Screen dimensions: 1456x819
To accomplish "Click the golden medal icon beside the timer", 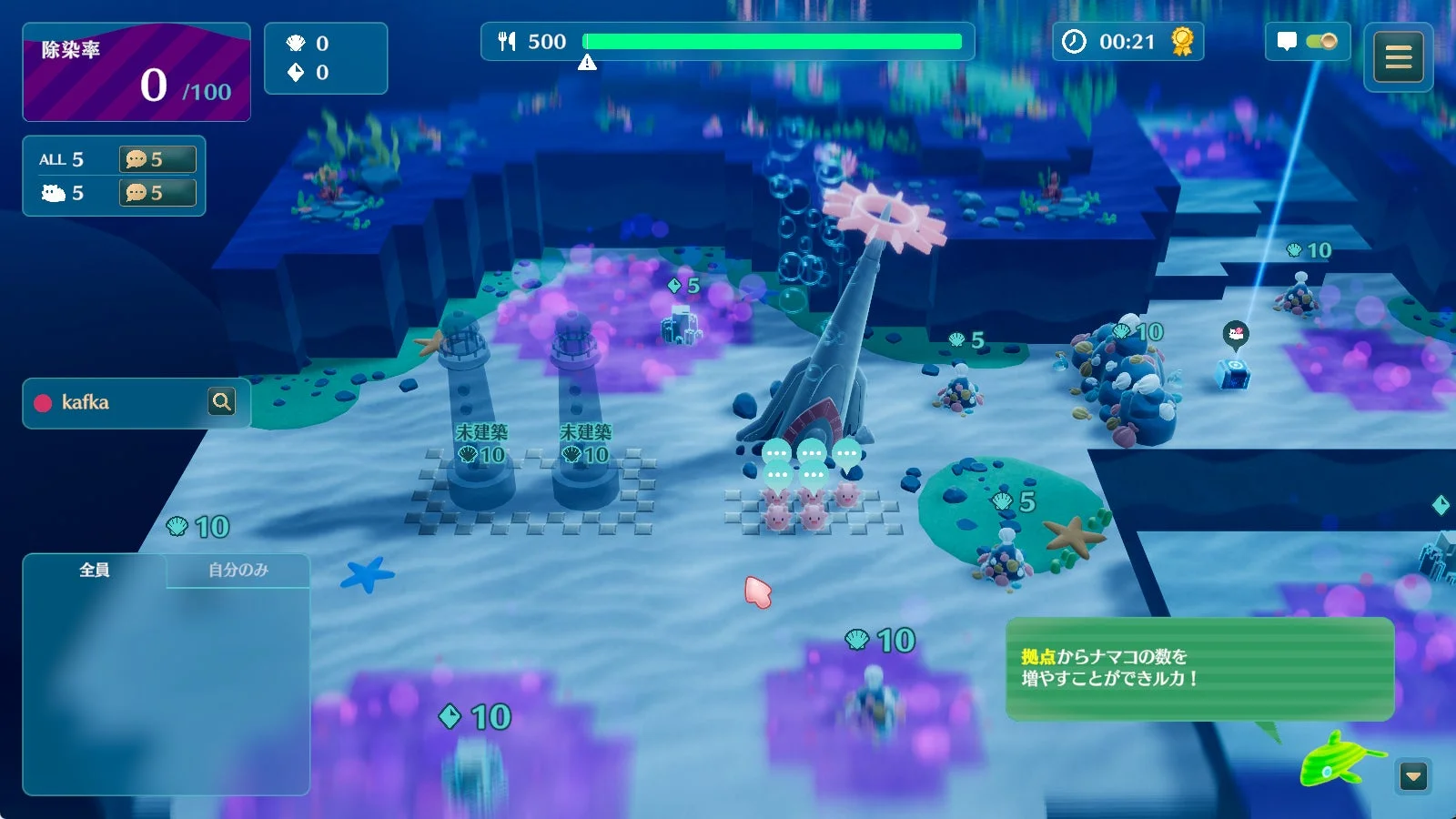I will pyautogui.click(x=1180, y=41).
